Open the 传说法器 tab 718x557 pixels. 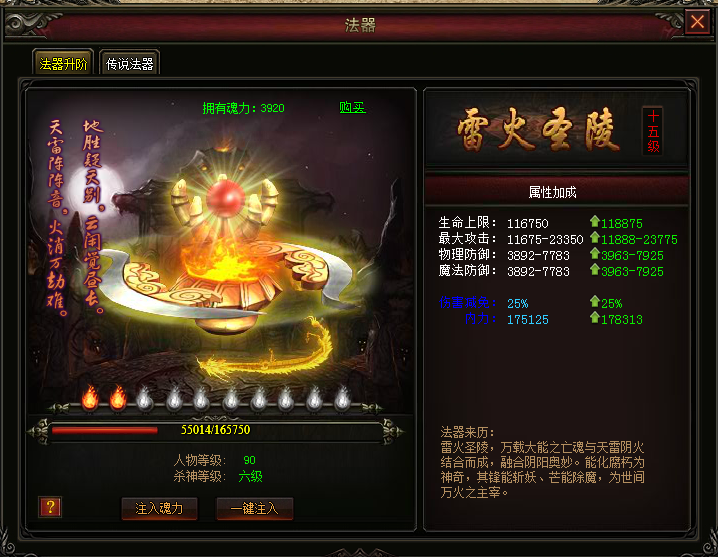tap(129, 64)
